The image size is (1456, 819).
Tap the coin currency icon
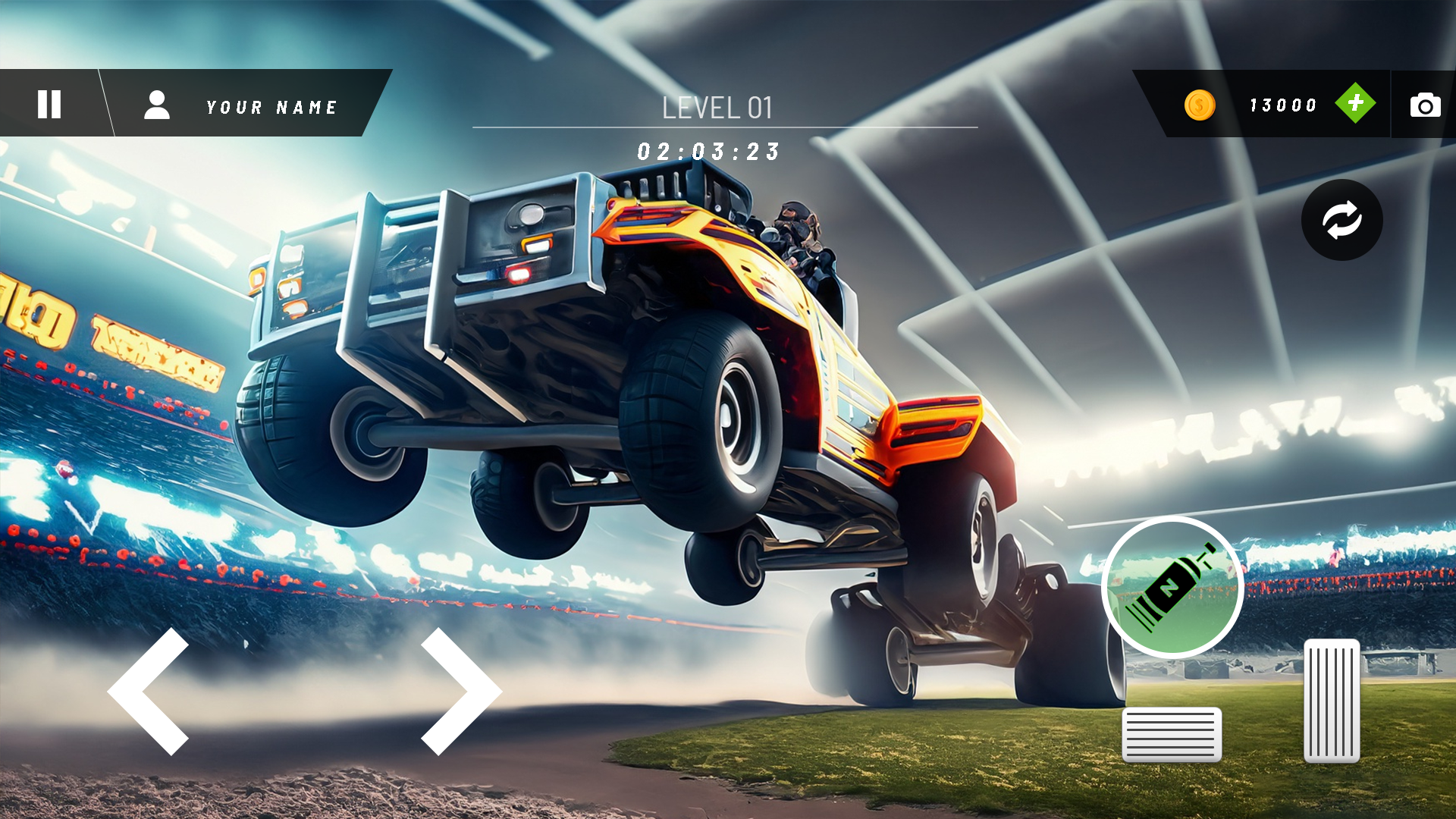pos(1200,105)
